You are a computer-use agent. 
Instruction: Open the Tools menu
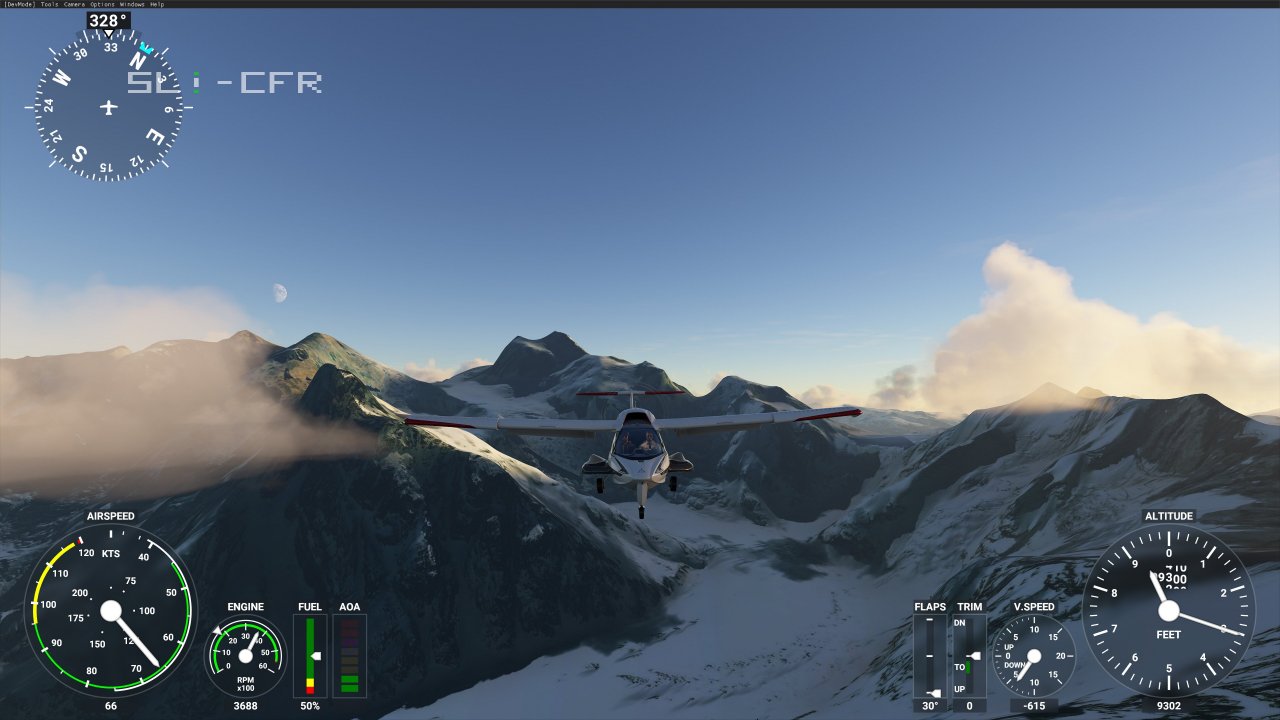point(48,4)
